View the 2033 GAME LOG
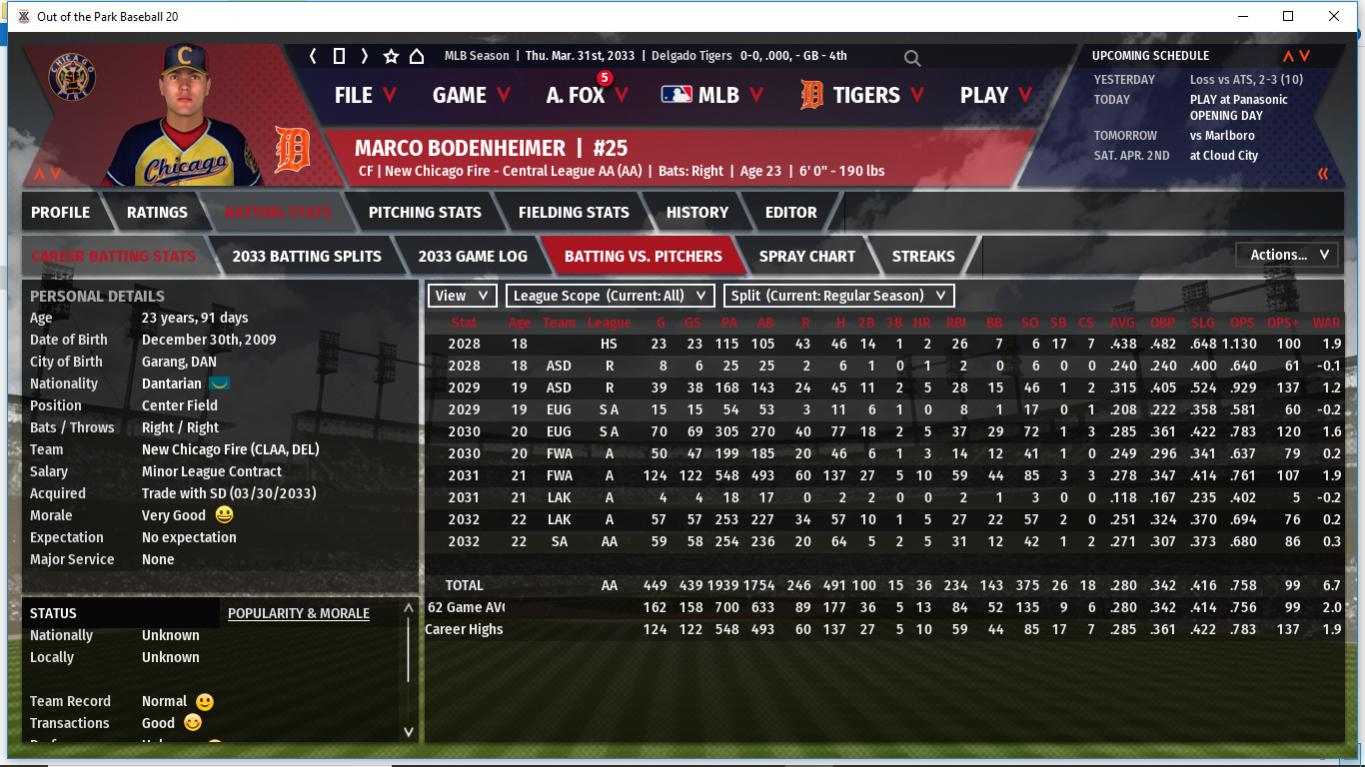The width and height of the screenshot is (1365, 767). pyautogui.click(x=472, y=256)
